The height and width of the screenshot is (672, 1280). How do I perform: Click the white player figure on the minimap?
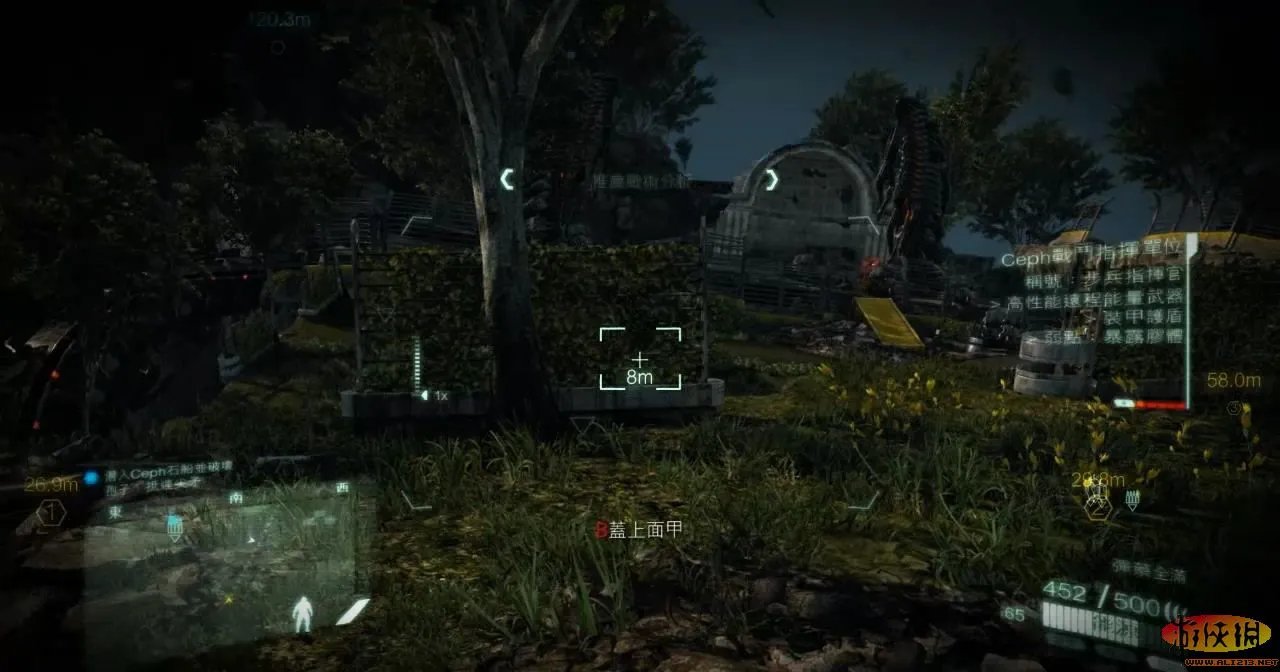pos(302,614)
